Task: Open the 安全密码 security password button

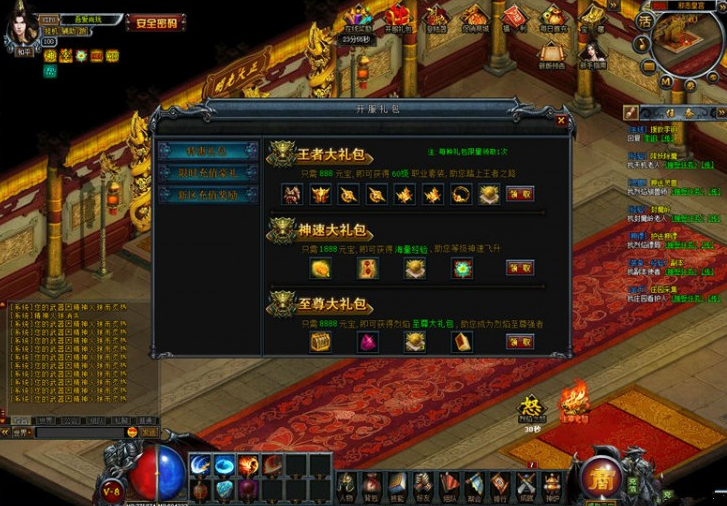Action: pos(156,22)
